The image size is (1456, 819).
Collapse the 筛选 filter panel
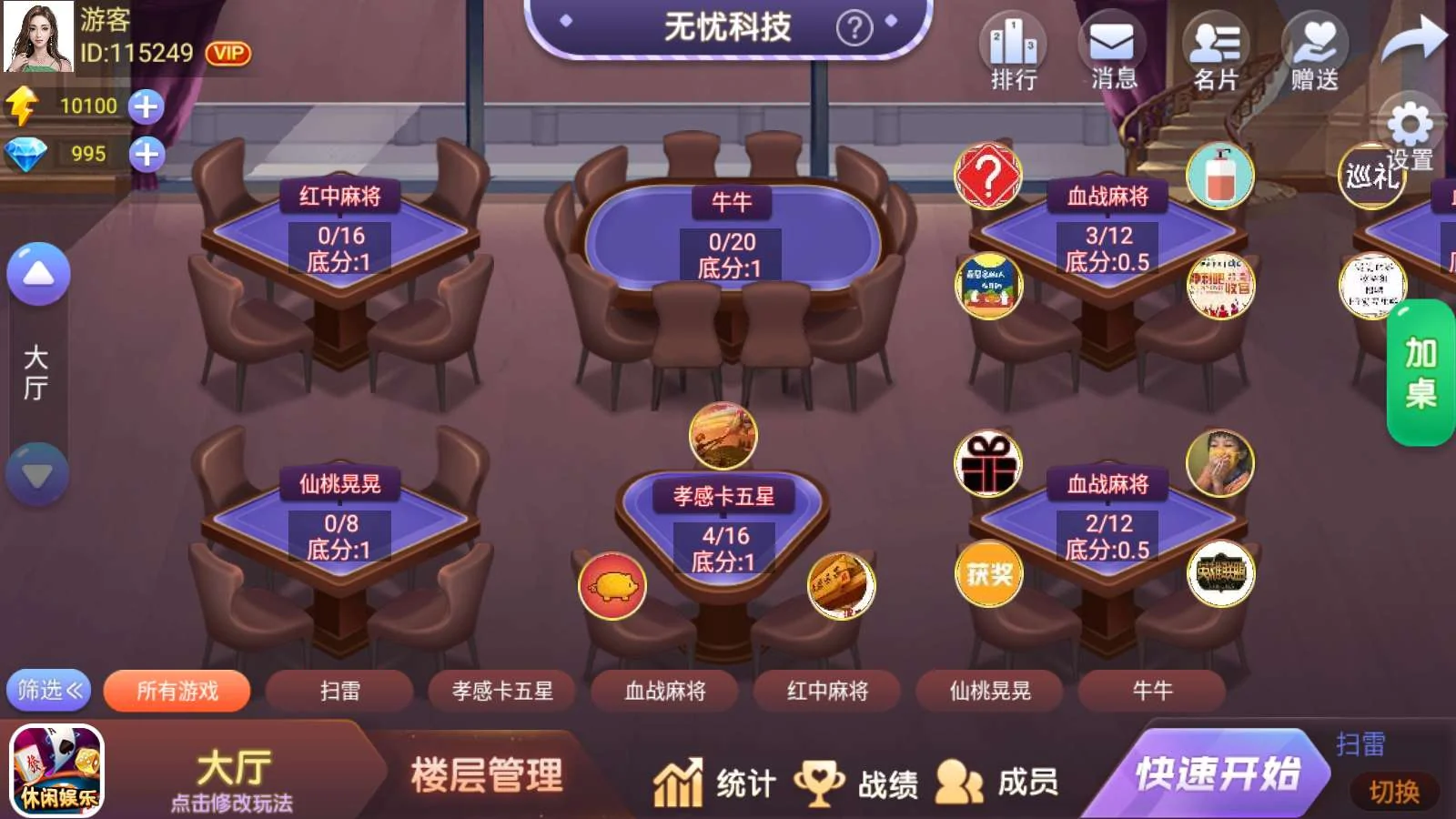47,691
